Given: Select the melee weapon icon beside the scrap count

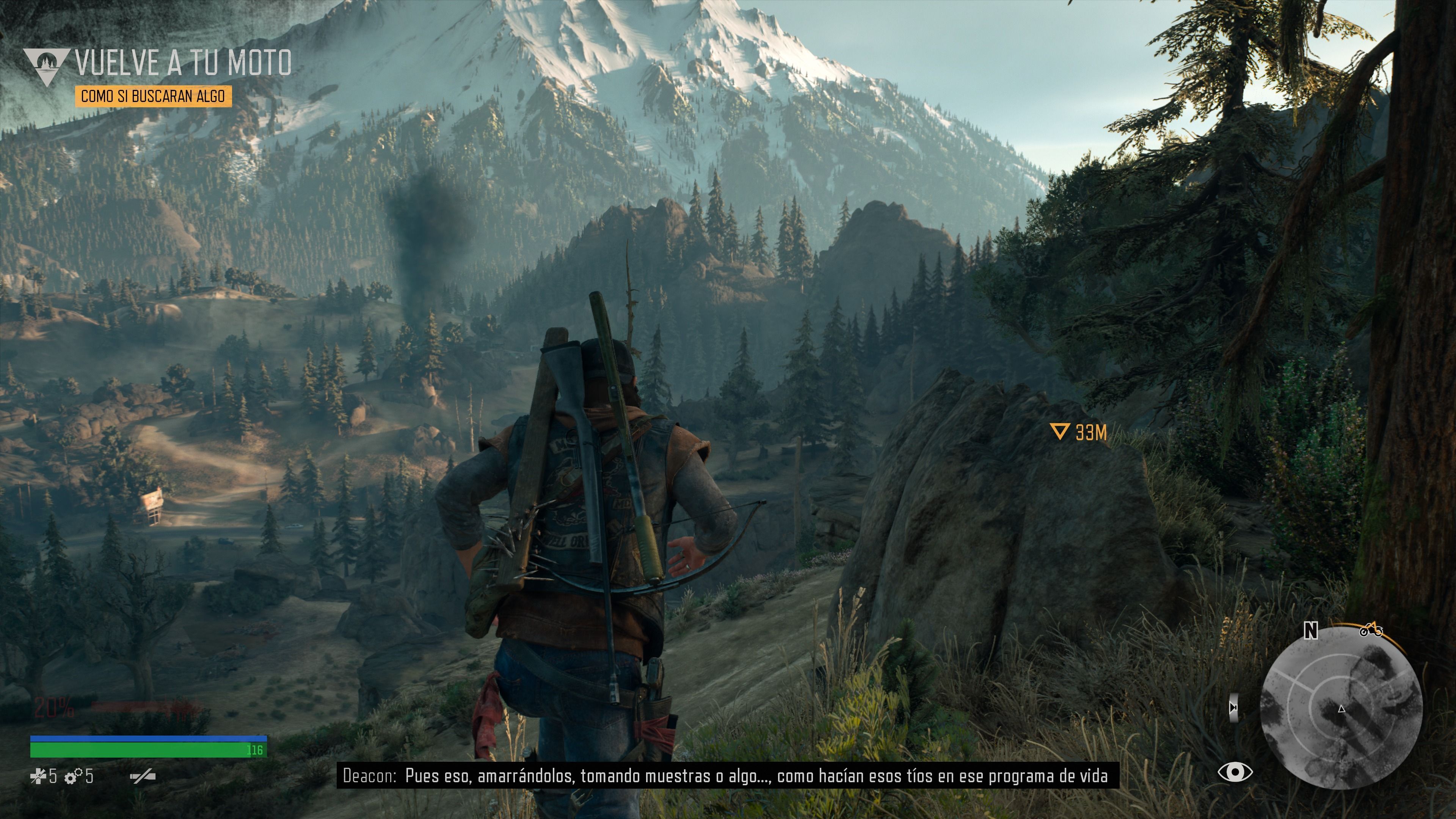Looking at the screenshot, I should point(143,777).
